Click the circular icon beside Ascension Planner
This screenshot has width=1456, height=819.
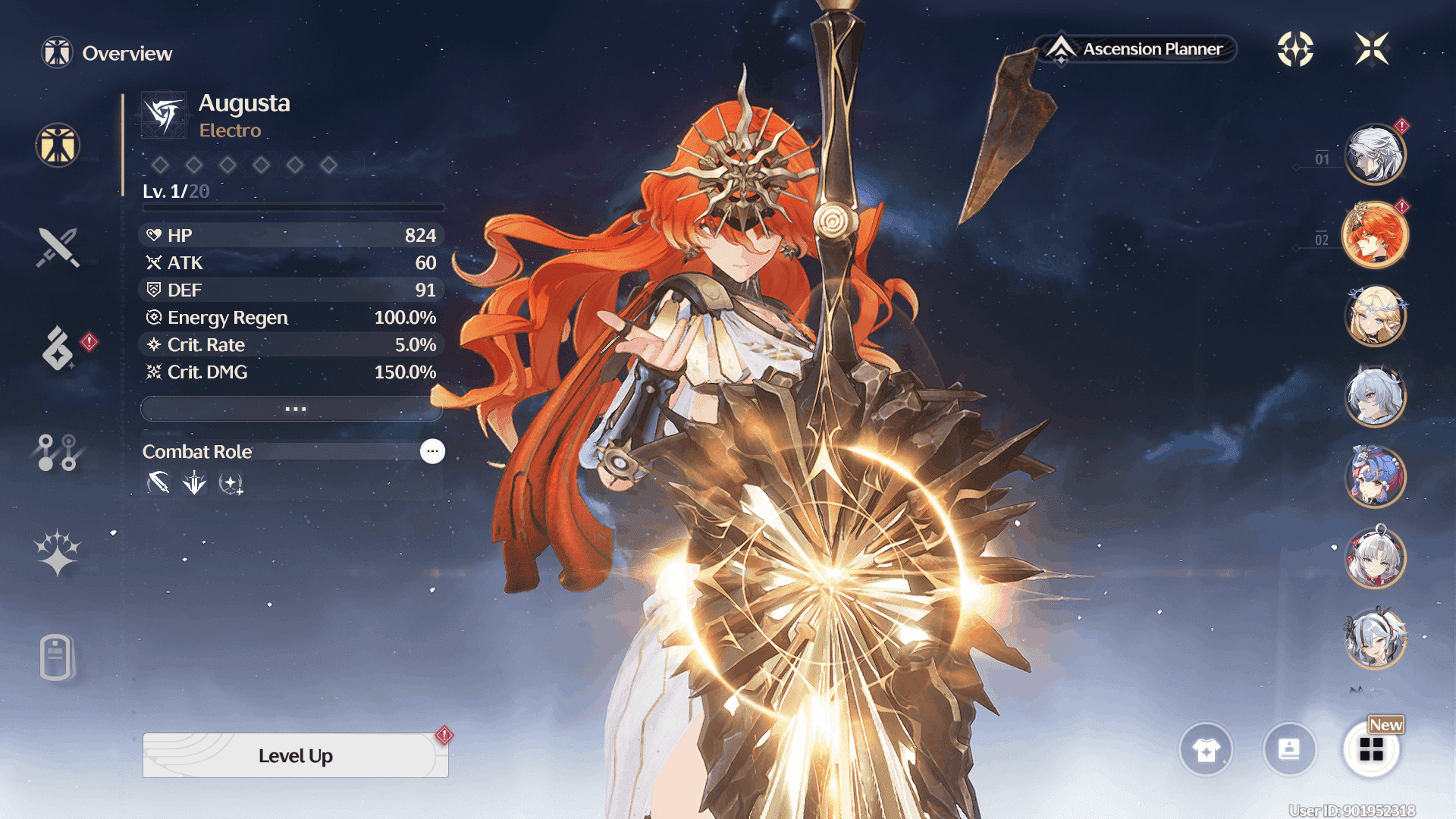coord(1295,49)
